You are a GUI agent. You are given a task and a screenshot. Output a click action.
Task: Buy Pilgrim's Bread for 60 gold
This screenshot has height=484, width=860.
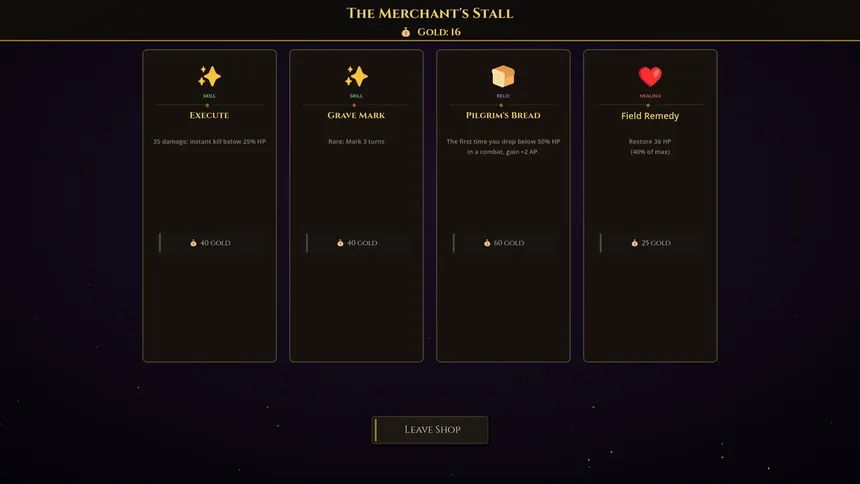click(504, 243)
